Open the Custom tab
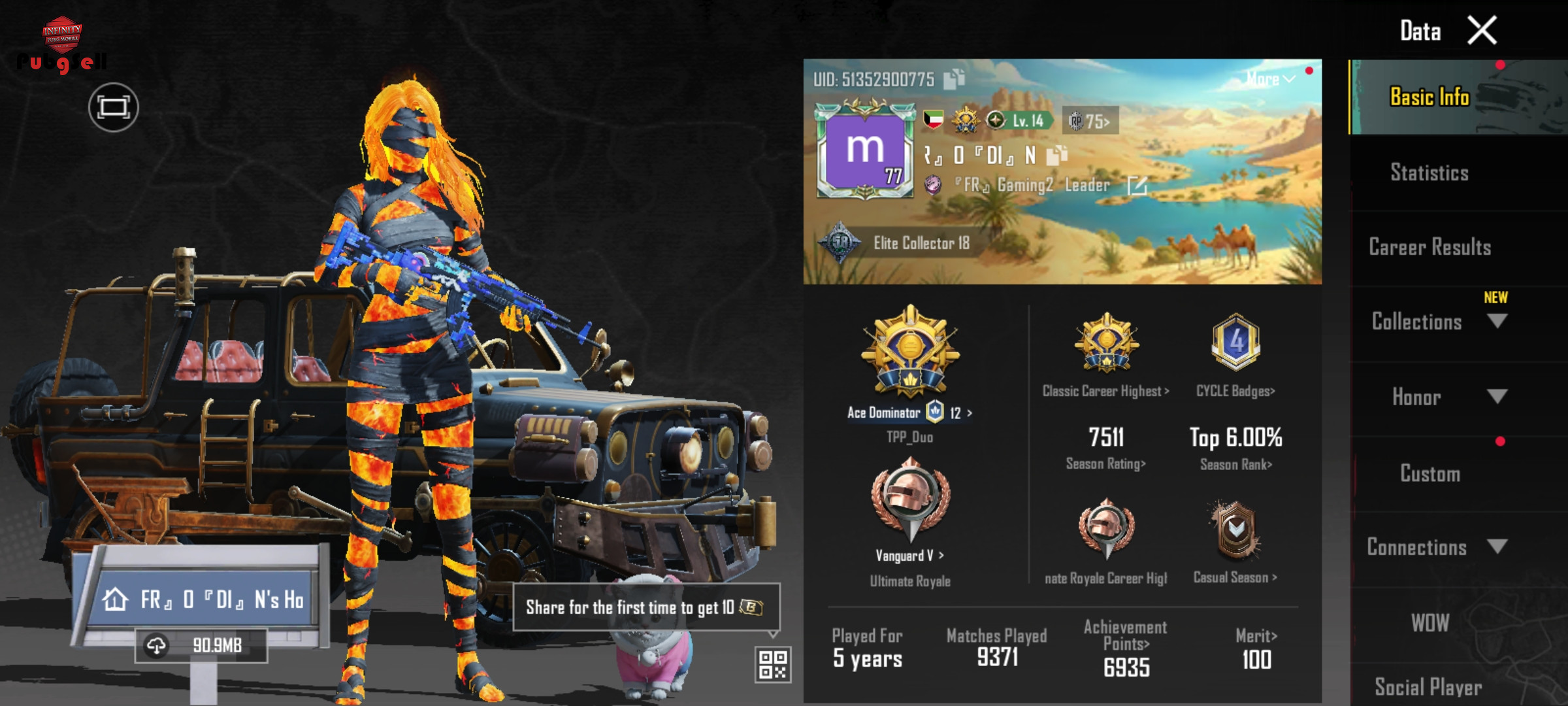1568x706 pixels. [x=1429, y=473]
